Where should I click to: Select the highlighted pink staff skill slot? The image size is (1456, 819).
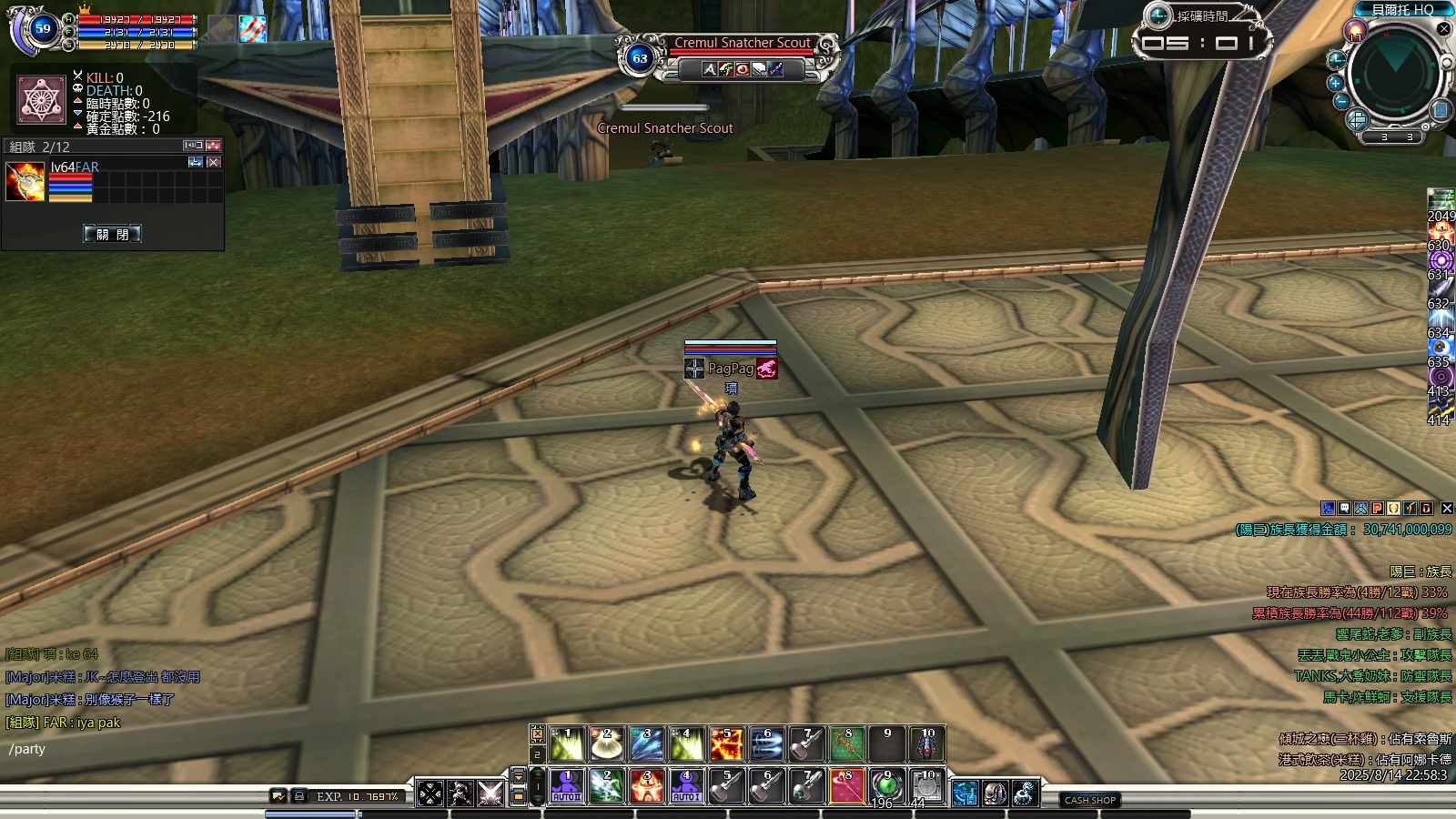coord(846,786)
